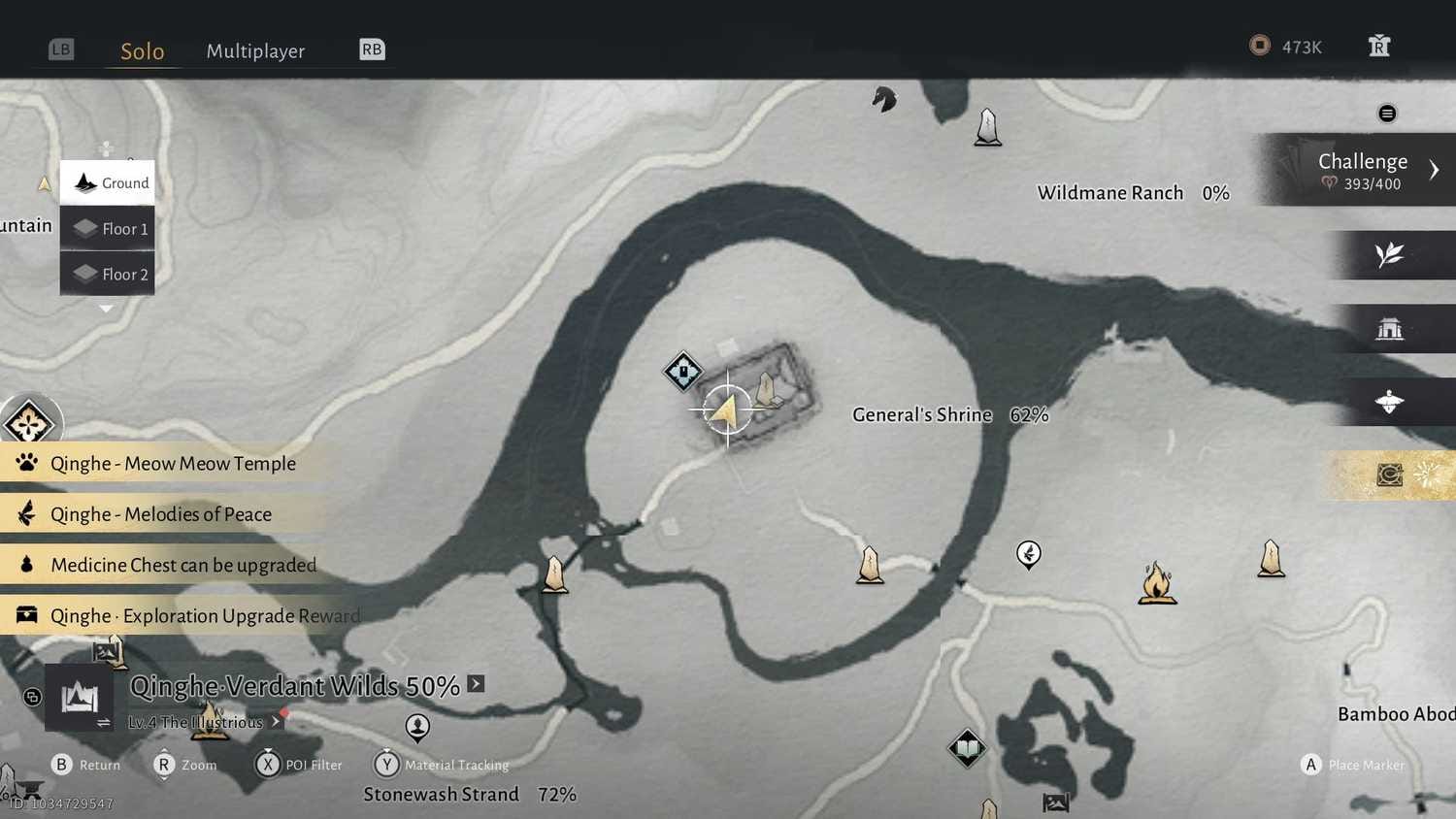Switch map to Floor 2
1456x819 pixels.
pos(108,274)
